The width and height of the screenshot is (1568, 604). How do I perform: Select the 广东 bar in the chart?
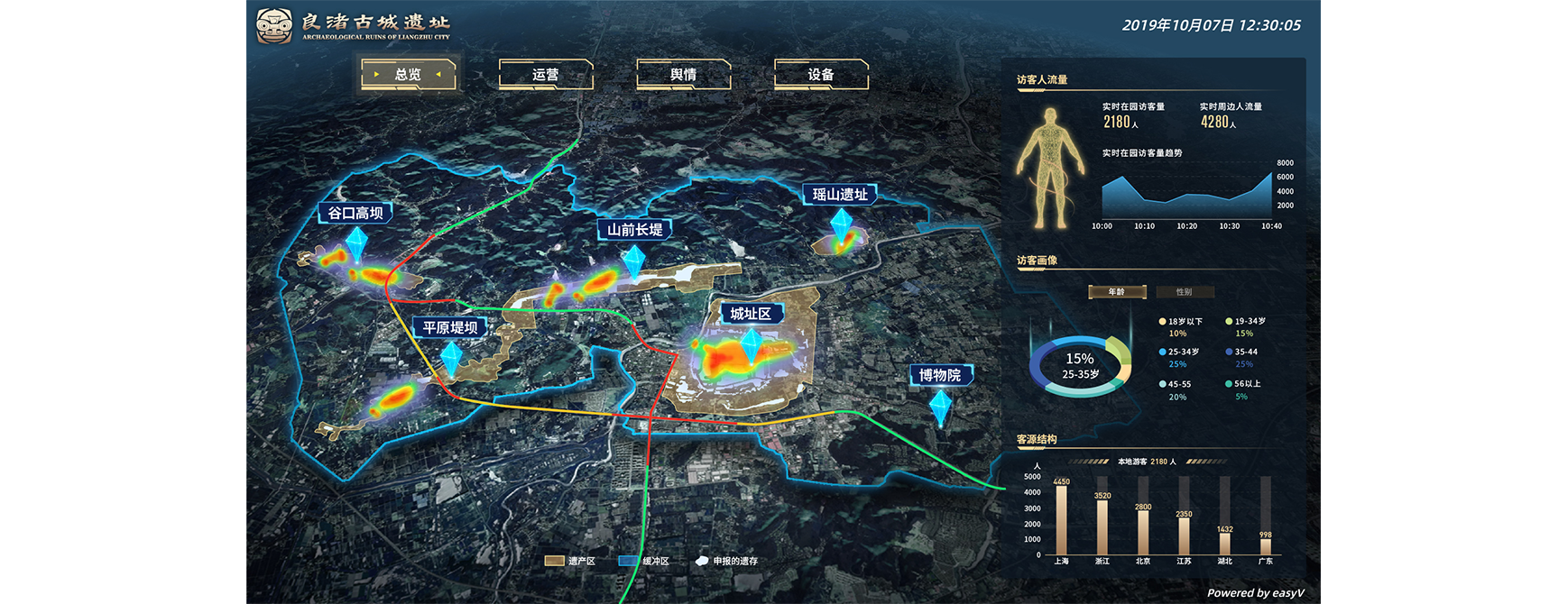[1266, 545]
